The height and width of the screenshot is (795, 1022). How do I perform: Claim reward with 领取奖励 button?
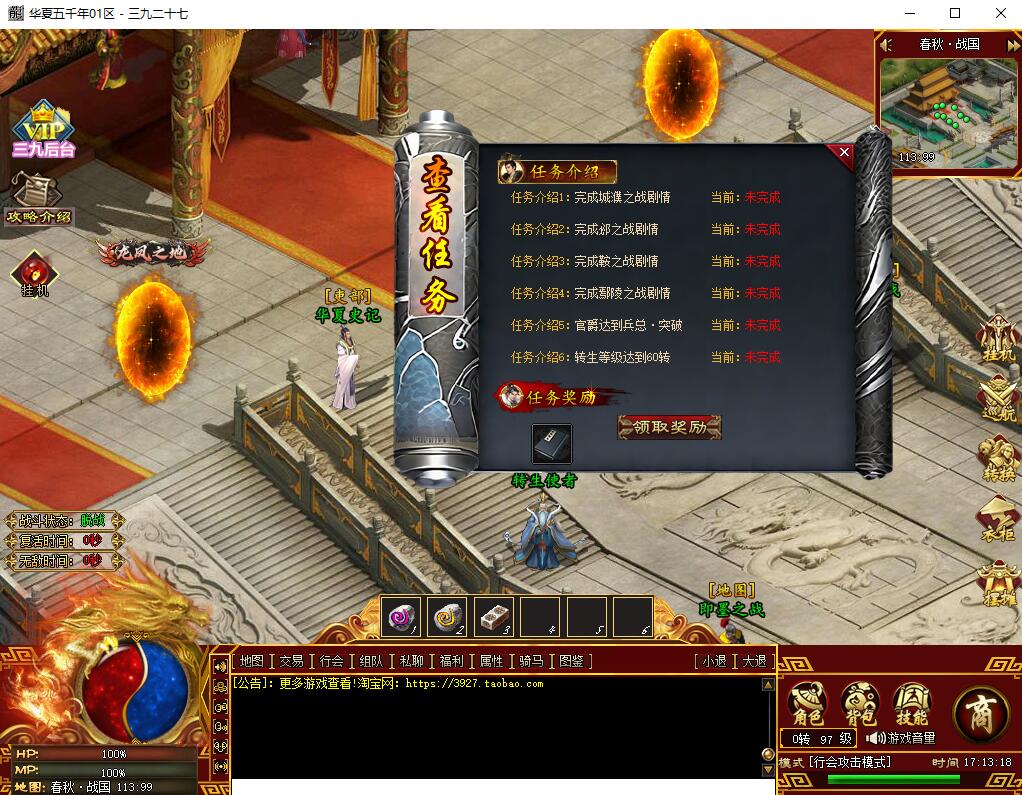[x=669, y=427]
